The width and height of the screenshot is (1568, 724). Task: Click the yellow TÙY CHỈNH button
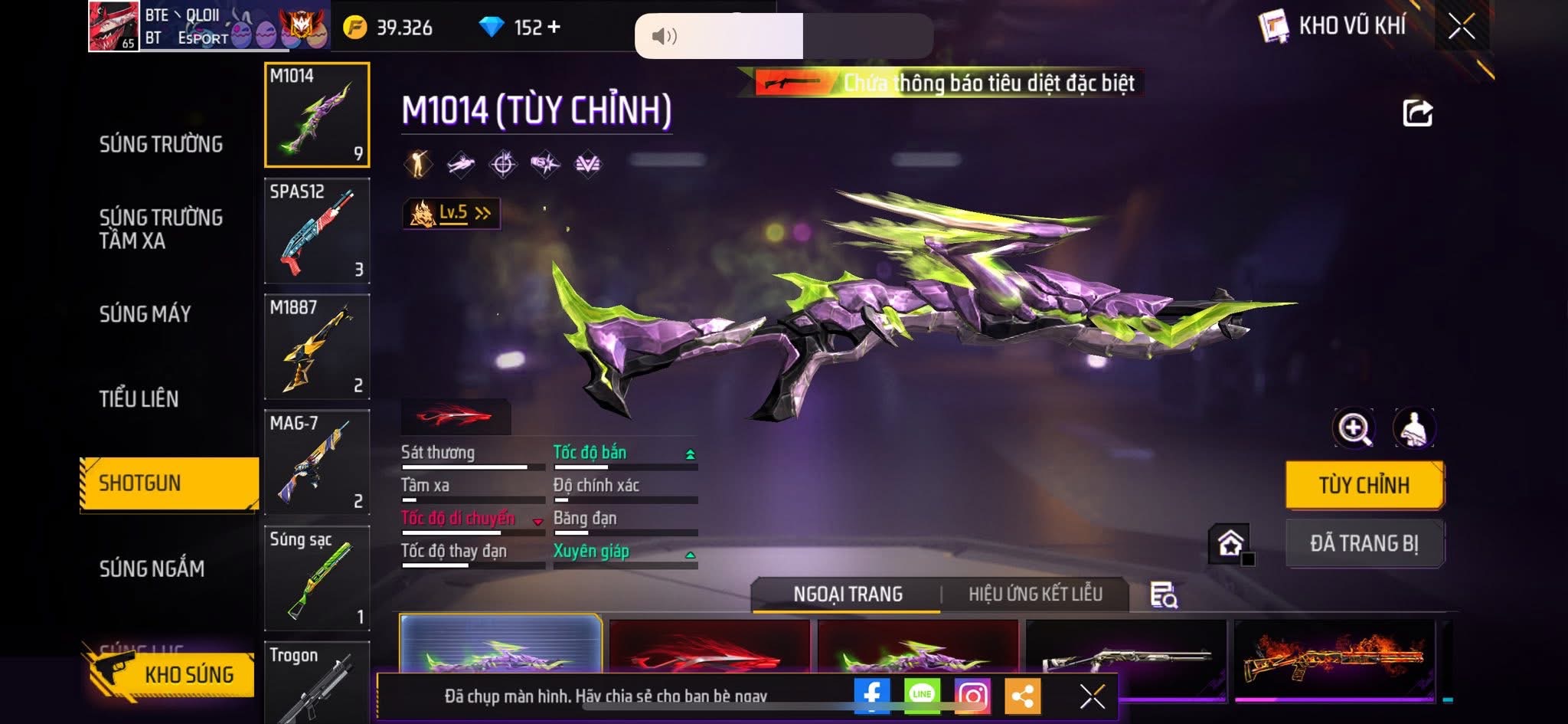coord(1364,485)
